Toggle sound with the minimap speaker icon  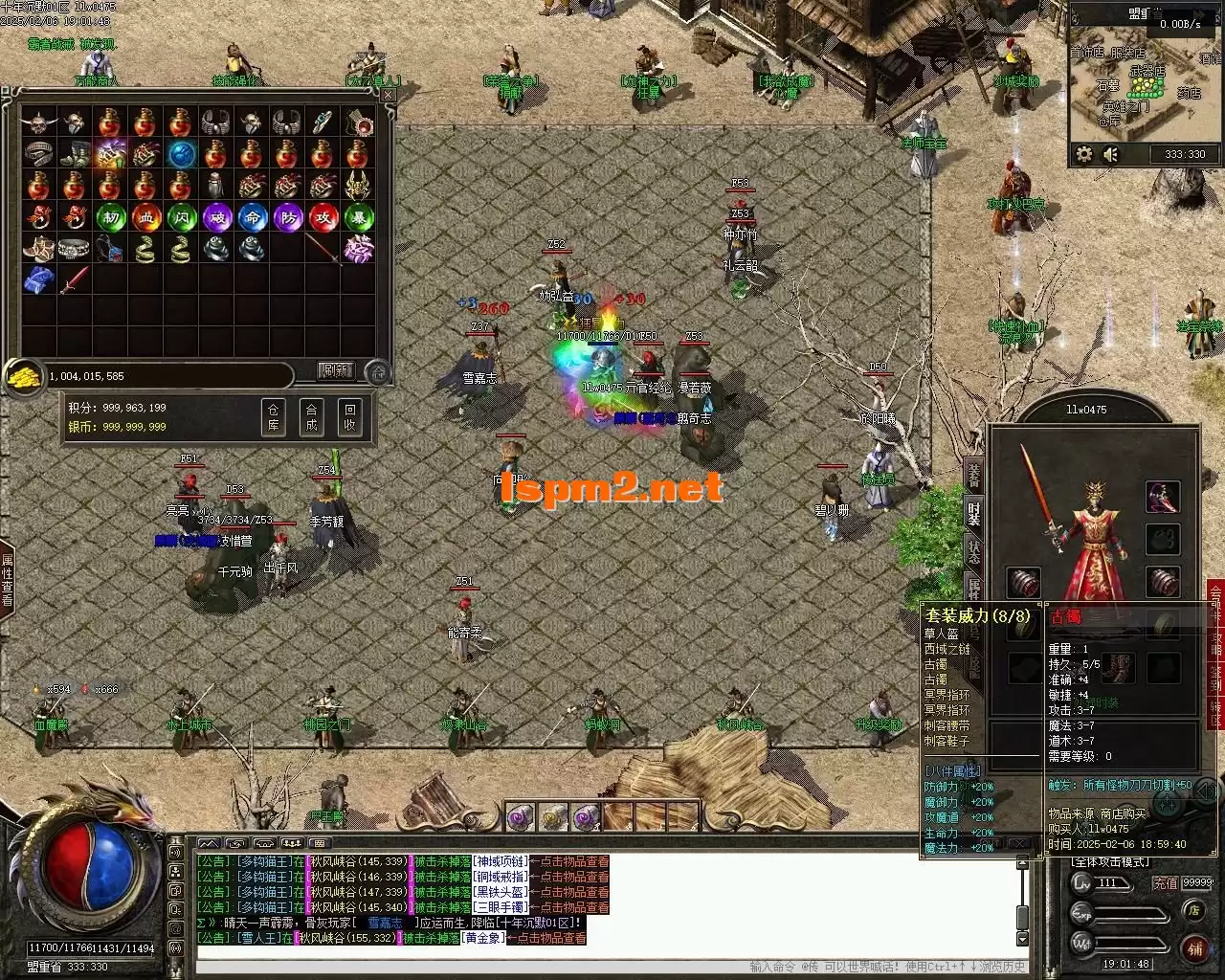click(x=1111, y=154)
